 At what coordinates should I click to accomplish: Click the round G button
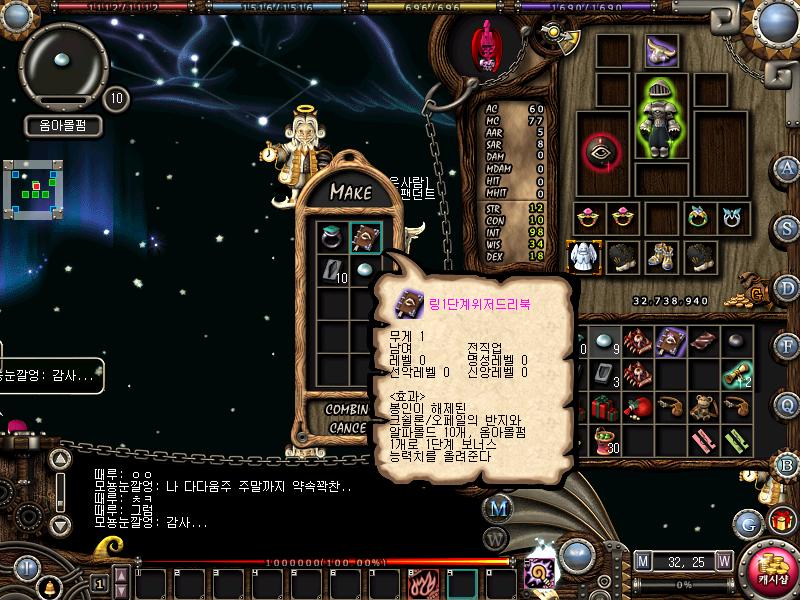tap(749, 522)
